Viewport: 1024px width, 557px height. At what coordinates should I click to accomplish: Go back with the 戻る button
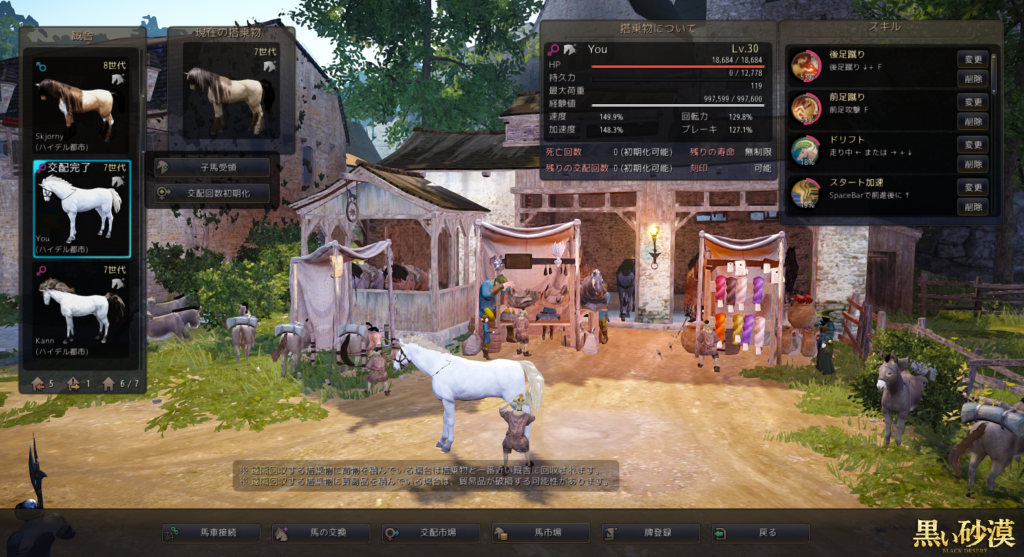(x=761, y=533)
